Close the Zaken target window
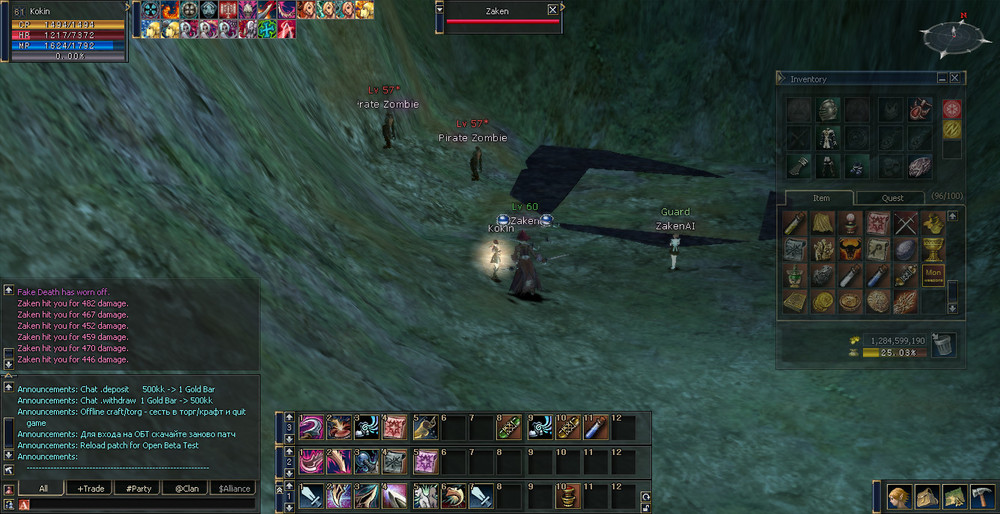The height and width of the screenshot is (514, 1000). click(x=553, y=10)
